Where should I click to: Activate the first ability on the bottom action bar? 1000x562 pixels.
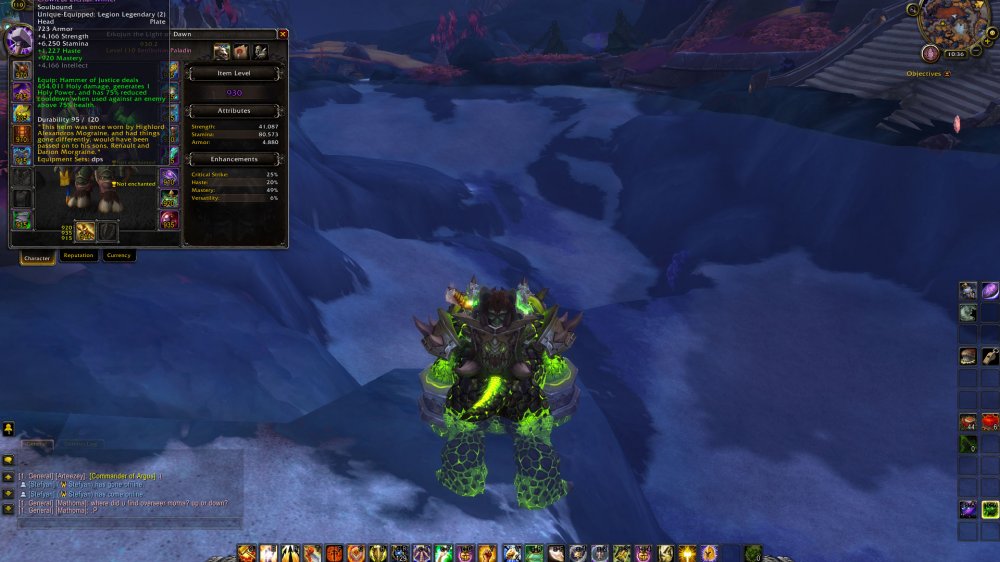coord(247,553)
